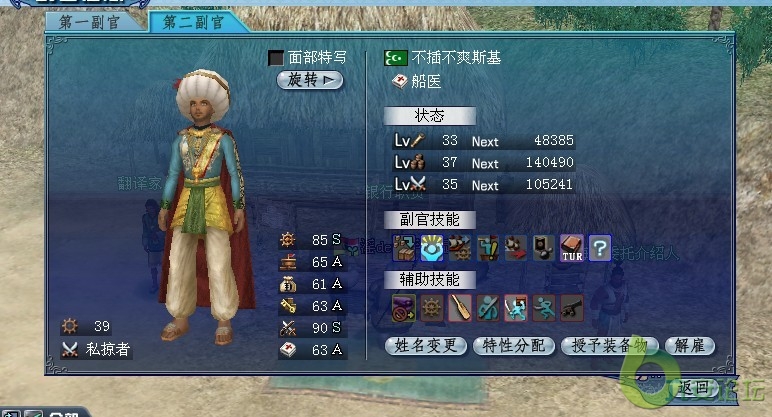The image size is (772, 417).
Task: Choose the running figure auxiliary skill
Action: [x=543, y=307]
